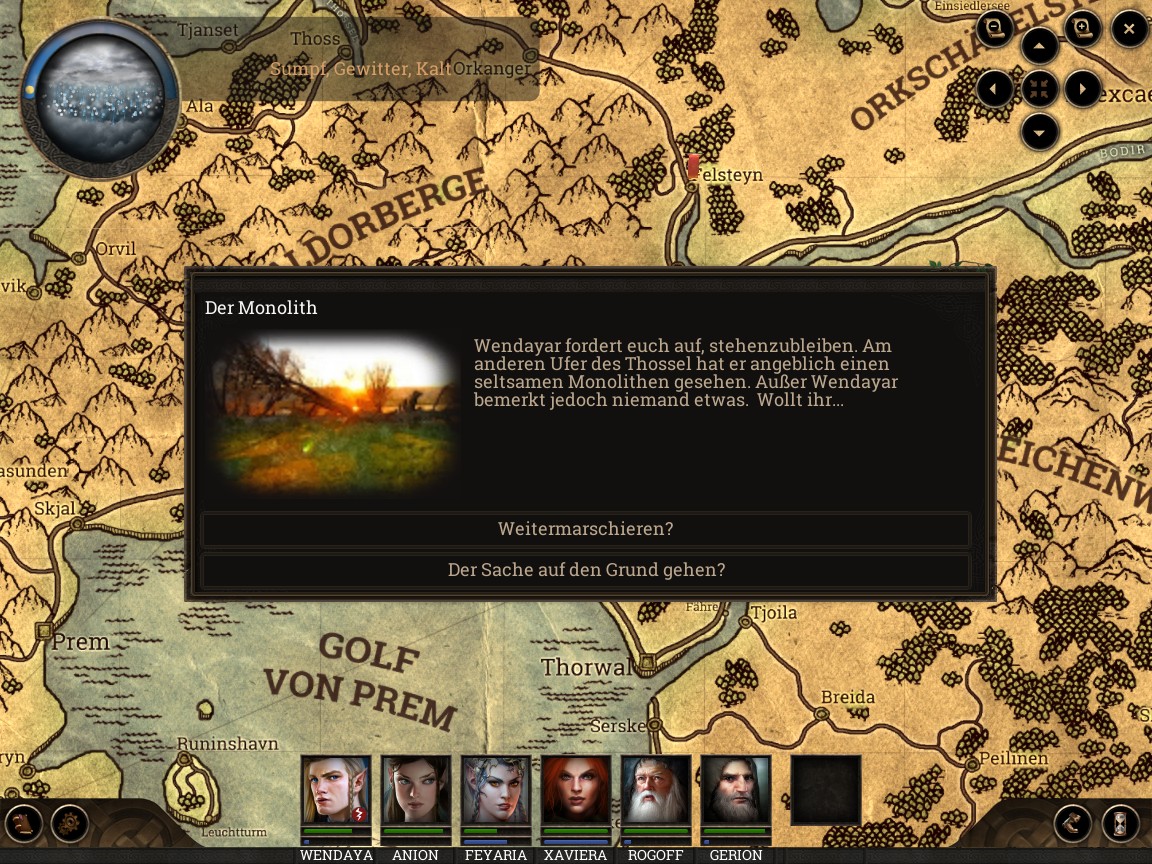Zoom out the map with the minus scroll
The width and height of the screenshot is (1152, 864).
pyautogui.click(x=995, y=29)
